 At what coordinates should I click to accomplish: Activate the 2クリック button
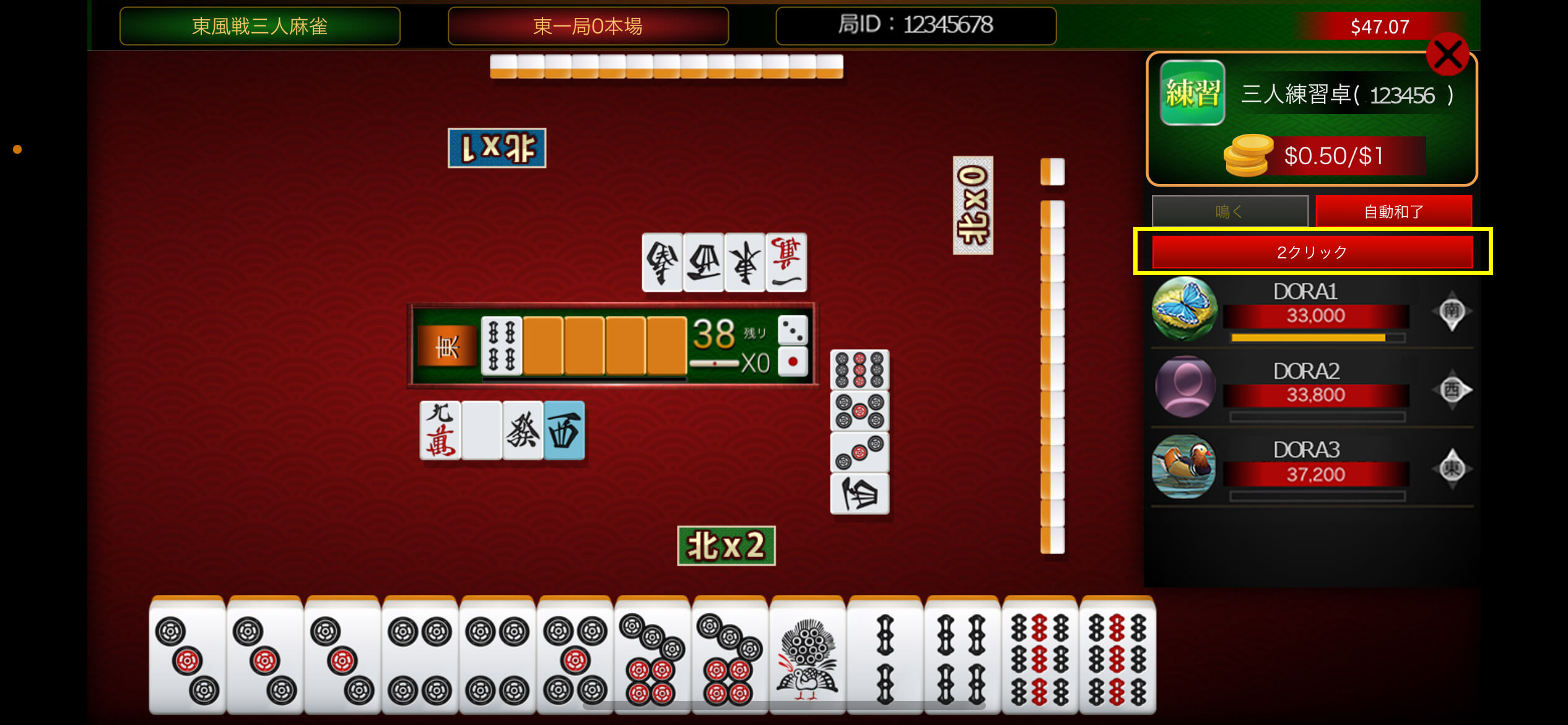[x=1312, y=252]
